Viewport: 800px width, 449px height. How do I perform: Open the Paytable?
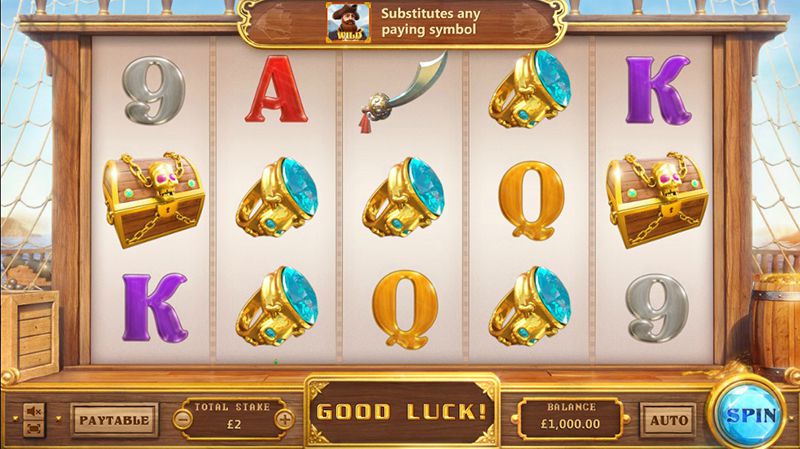[x=115, y=419]
